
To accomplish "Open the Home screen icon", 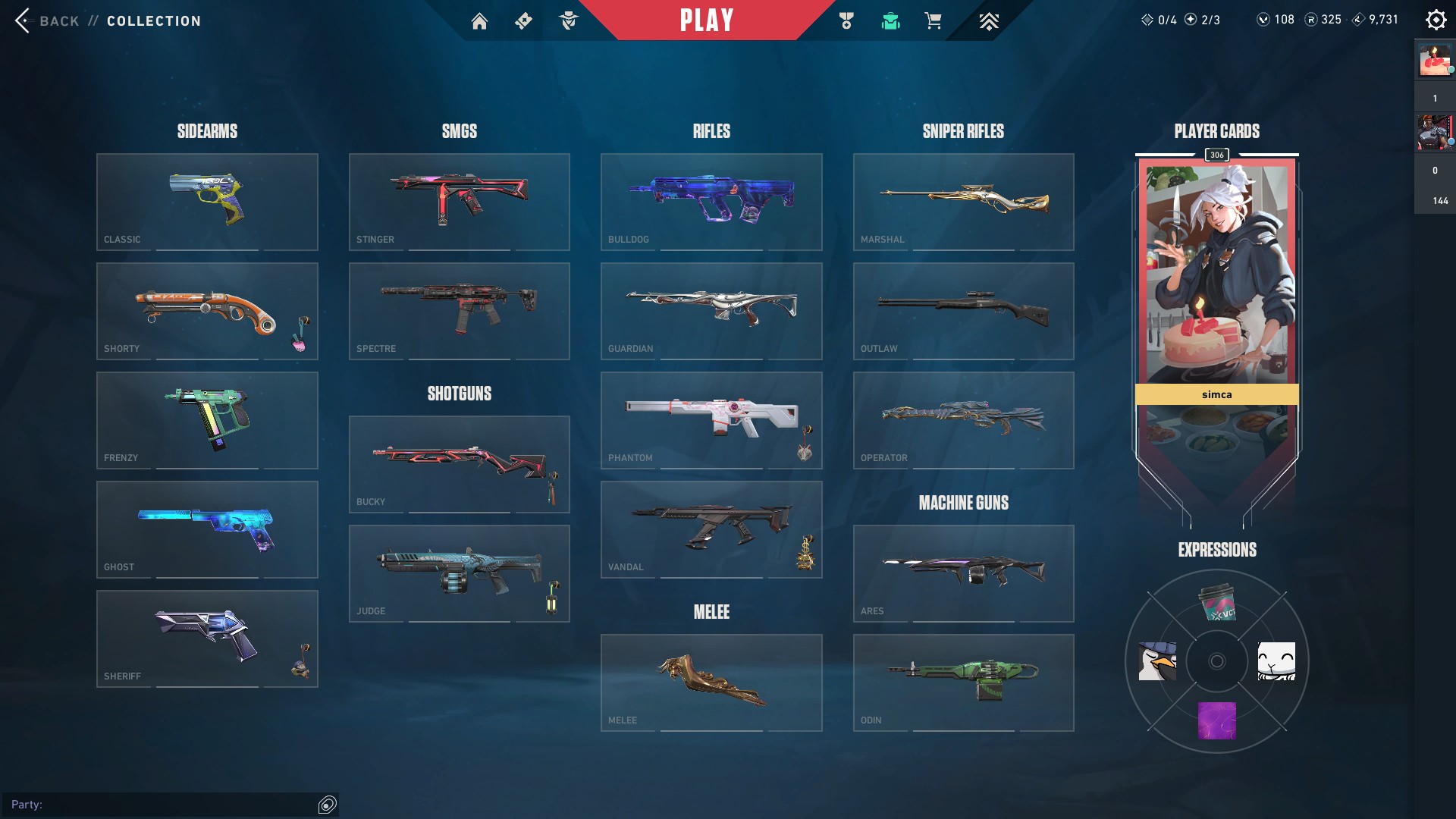I will (480, 21).
